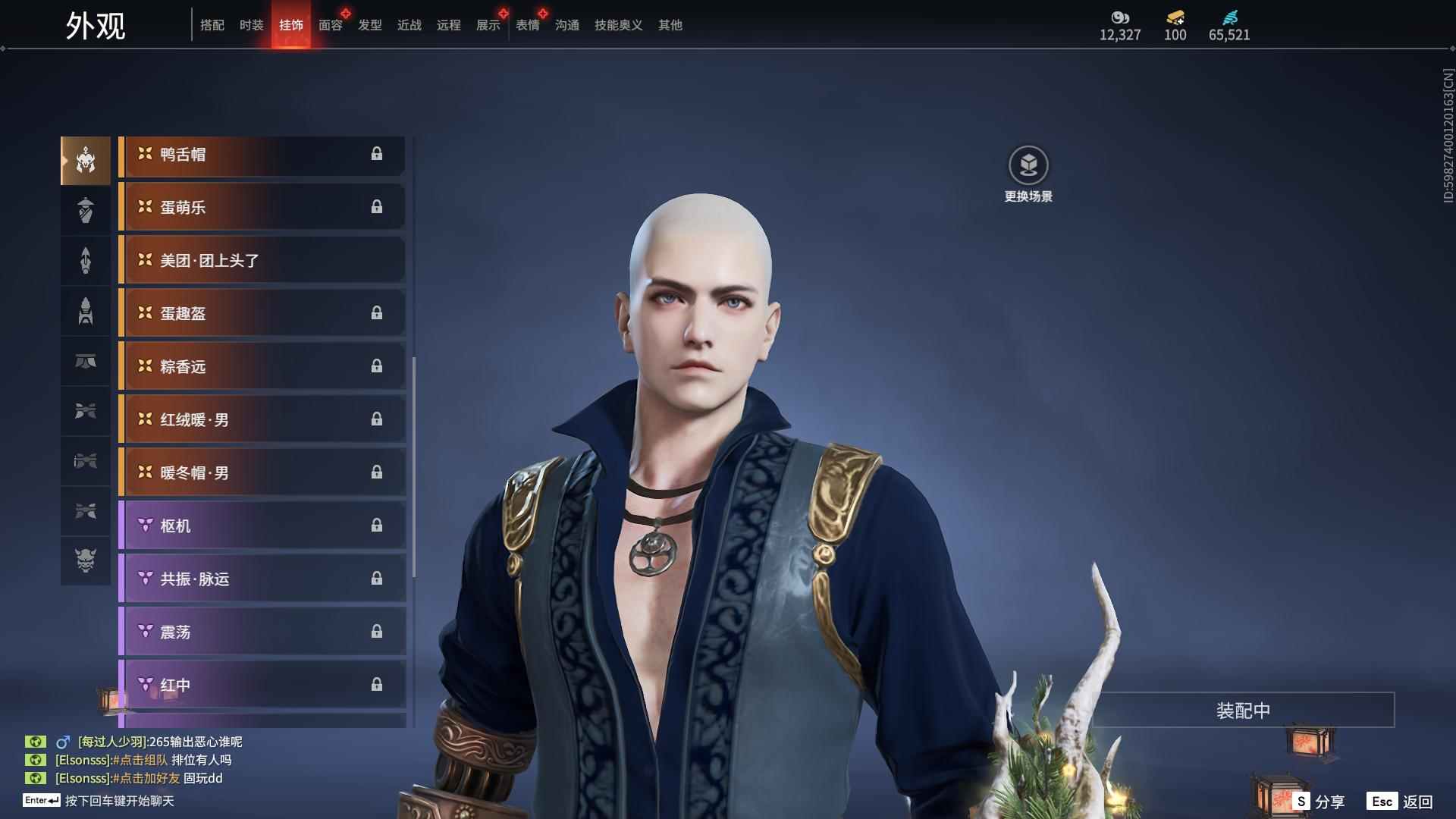Pick the 暖冬帽·男 accessory
Screen dimensions: 1456x819
point(262,473)
